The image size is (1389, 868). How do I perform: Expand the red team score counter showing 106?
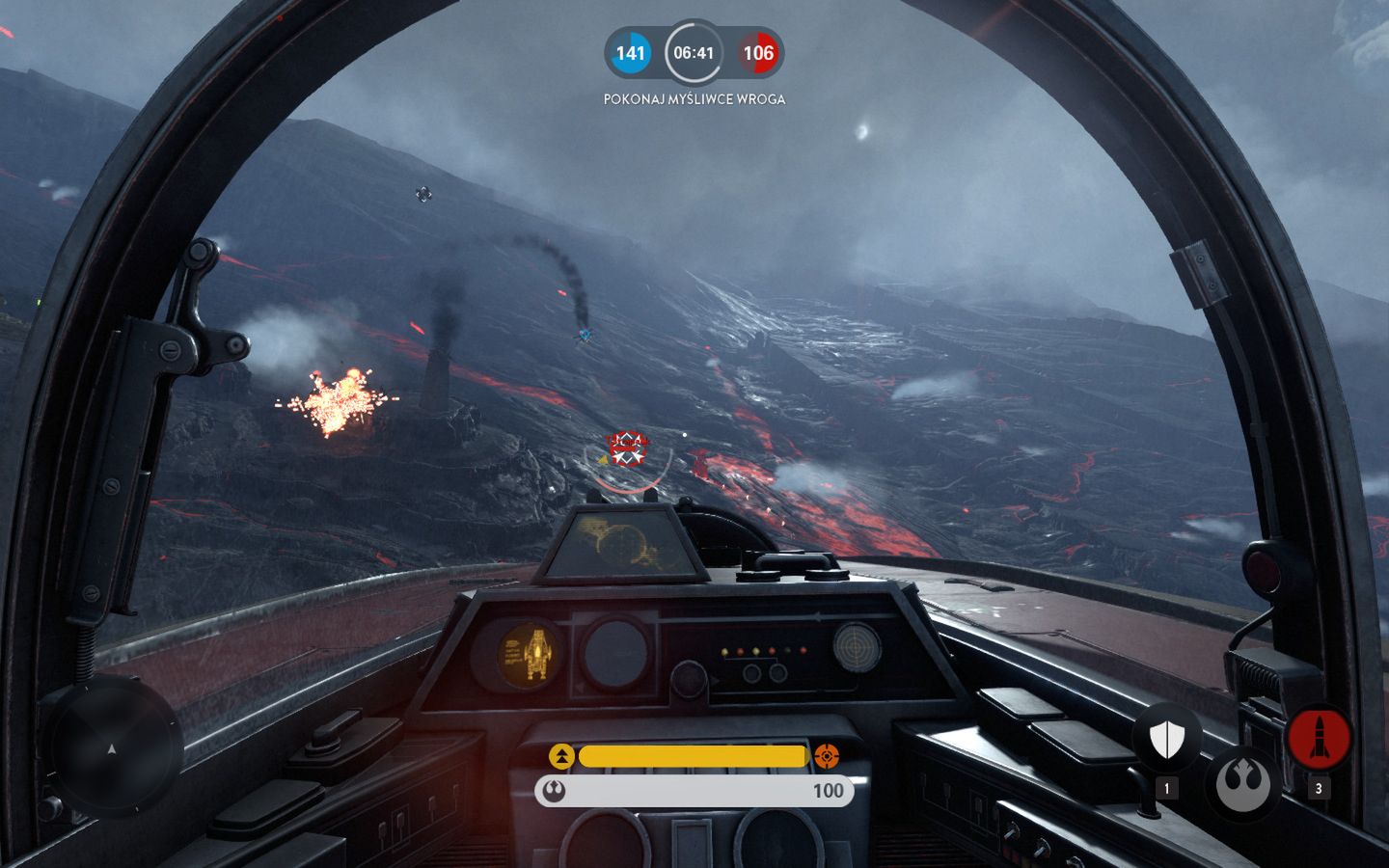click(x=761, y=53)
